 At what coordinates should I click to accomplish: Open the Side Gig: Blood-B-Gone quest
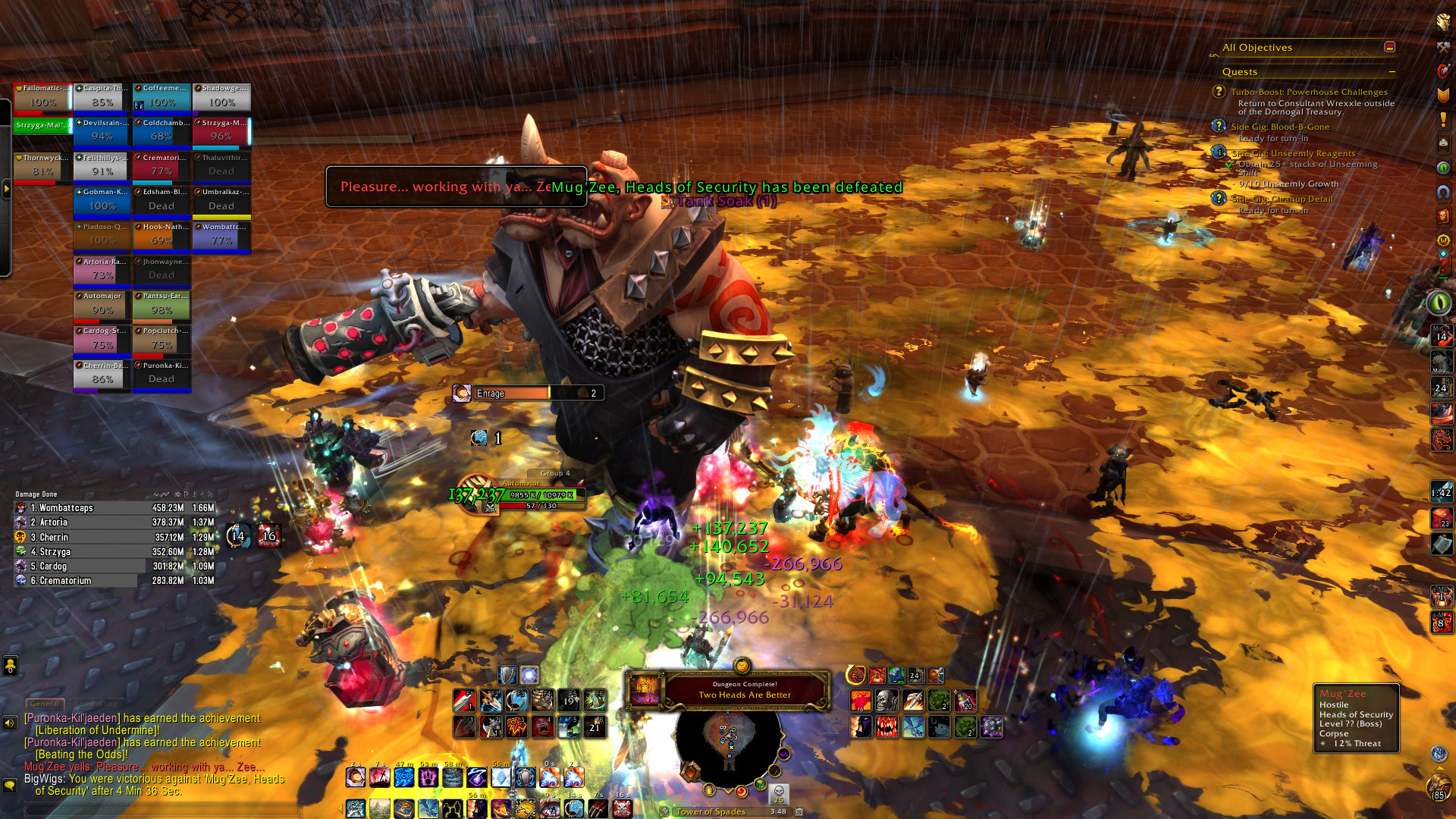[1279, 127]
